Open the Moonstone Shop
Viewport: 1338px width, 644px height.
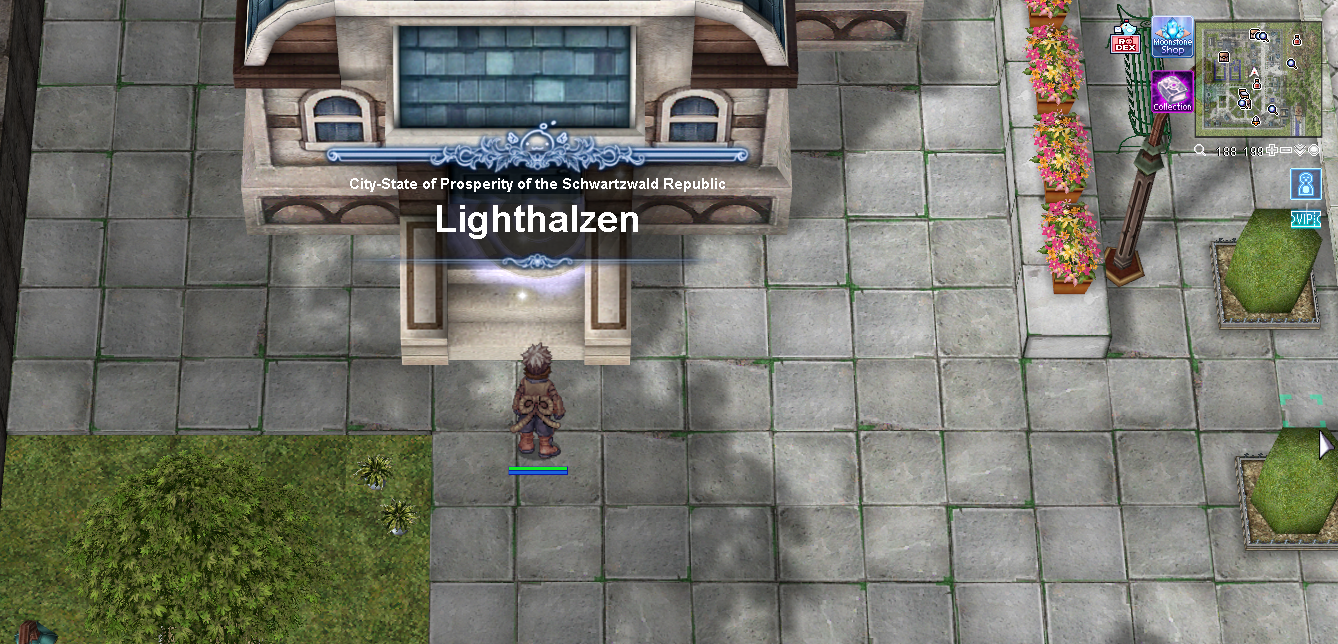point(1172,36)
